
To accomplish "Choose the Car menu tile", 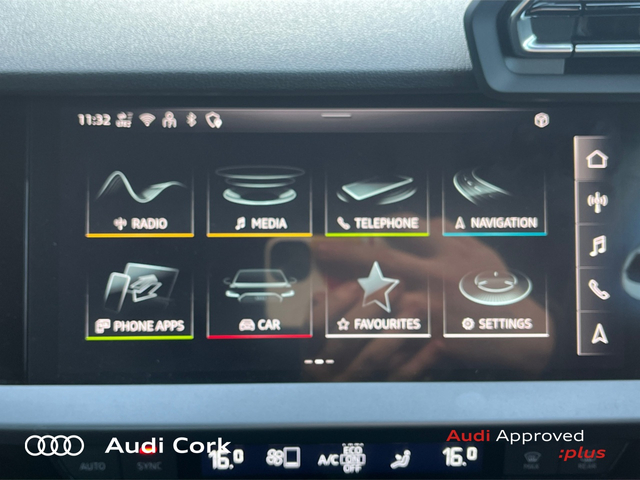I will tap(259, 302).
